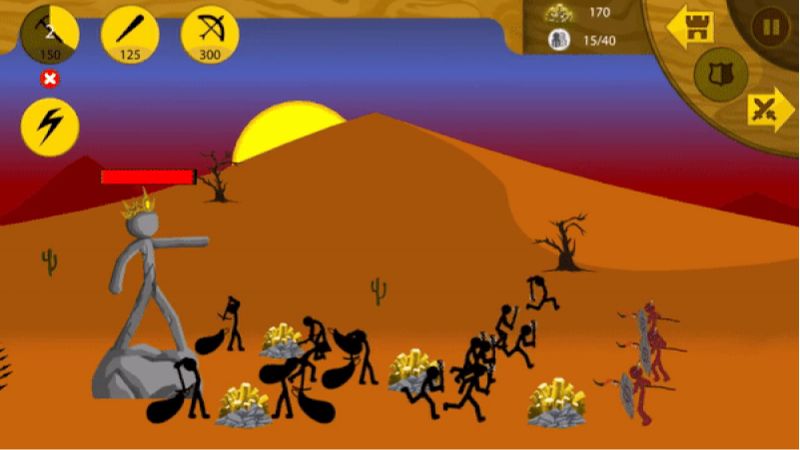Activate the lightning bolt ability

point(50,127)
